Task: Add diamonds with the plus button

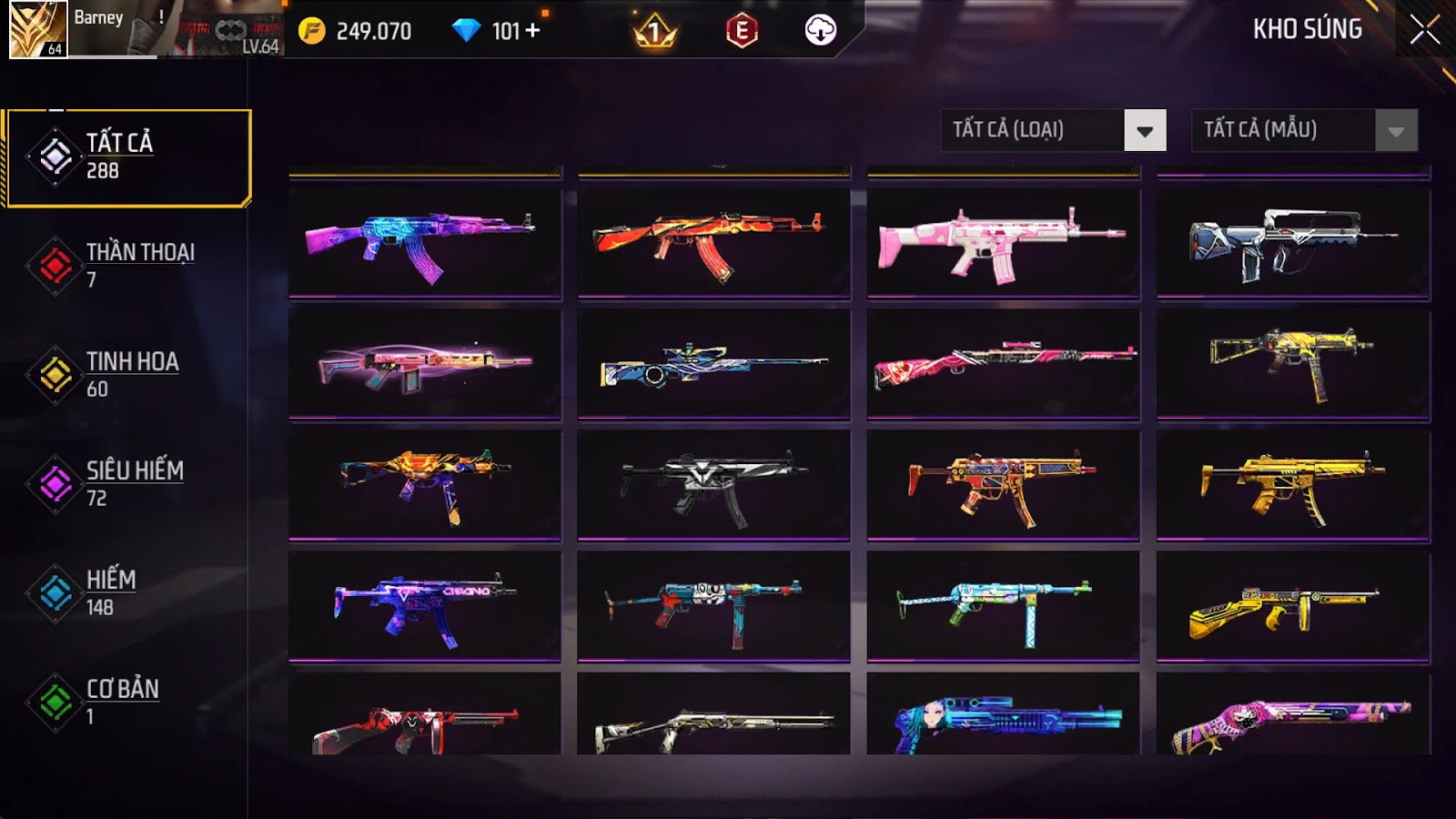Action: [532, 31]
